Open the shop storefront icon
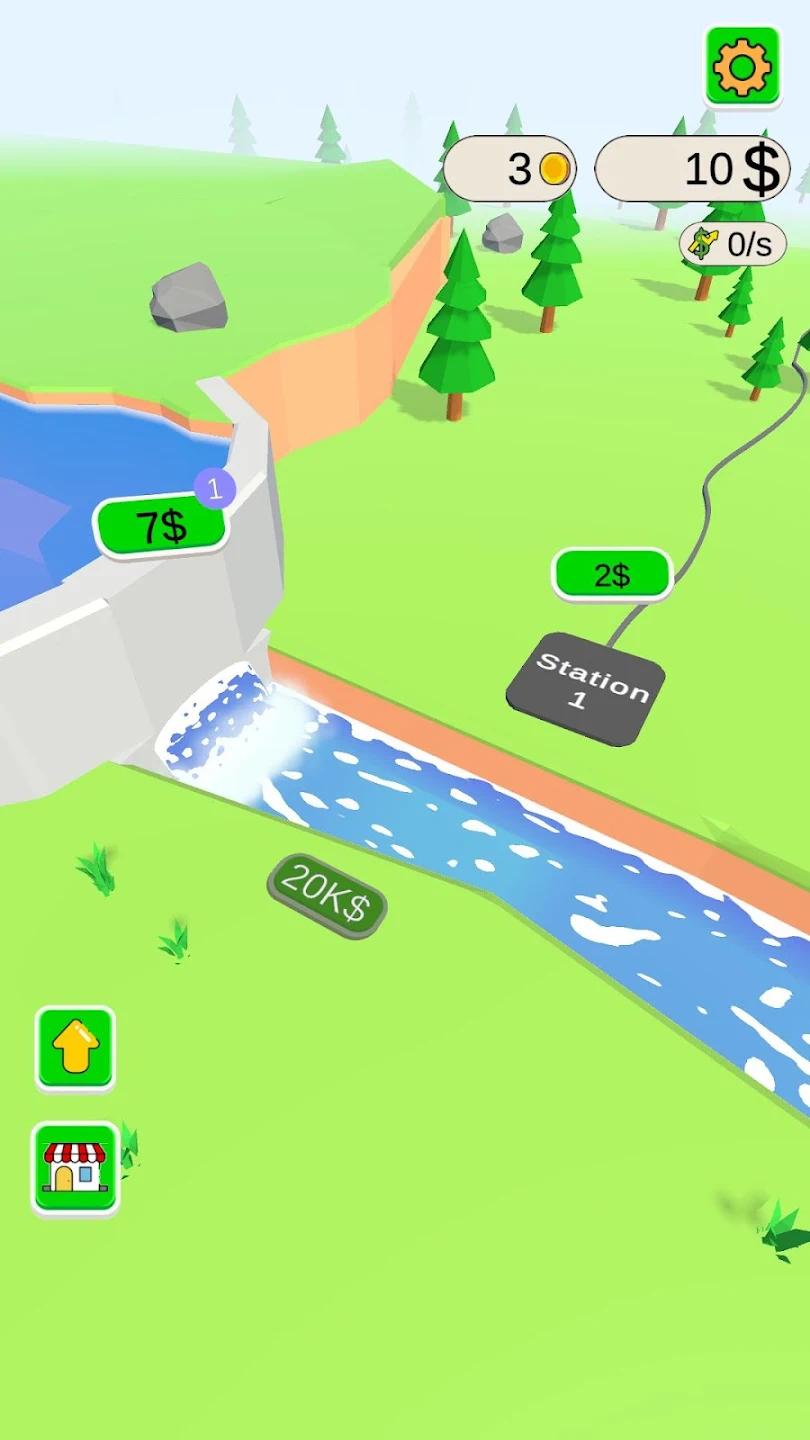The height and width of the screenshot is (1440, 810). 76,1167
